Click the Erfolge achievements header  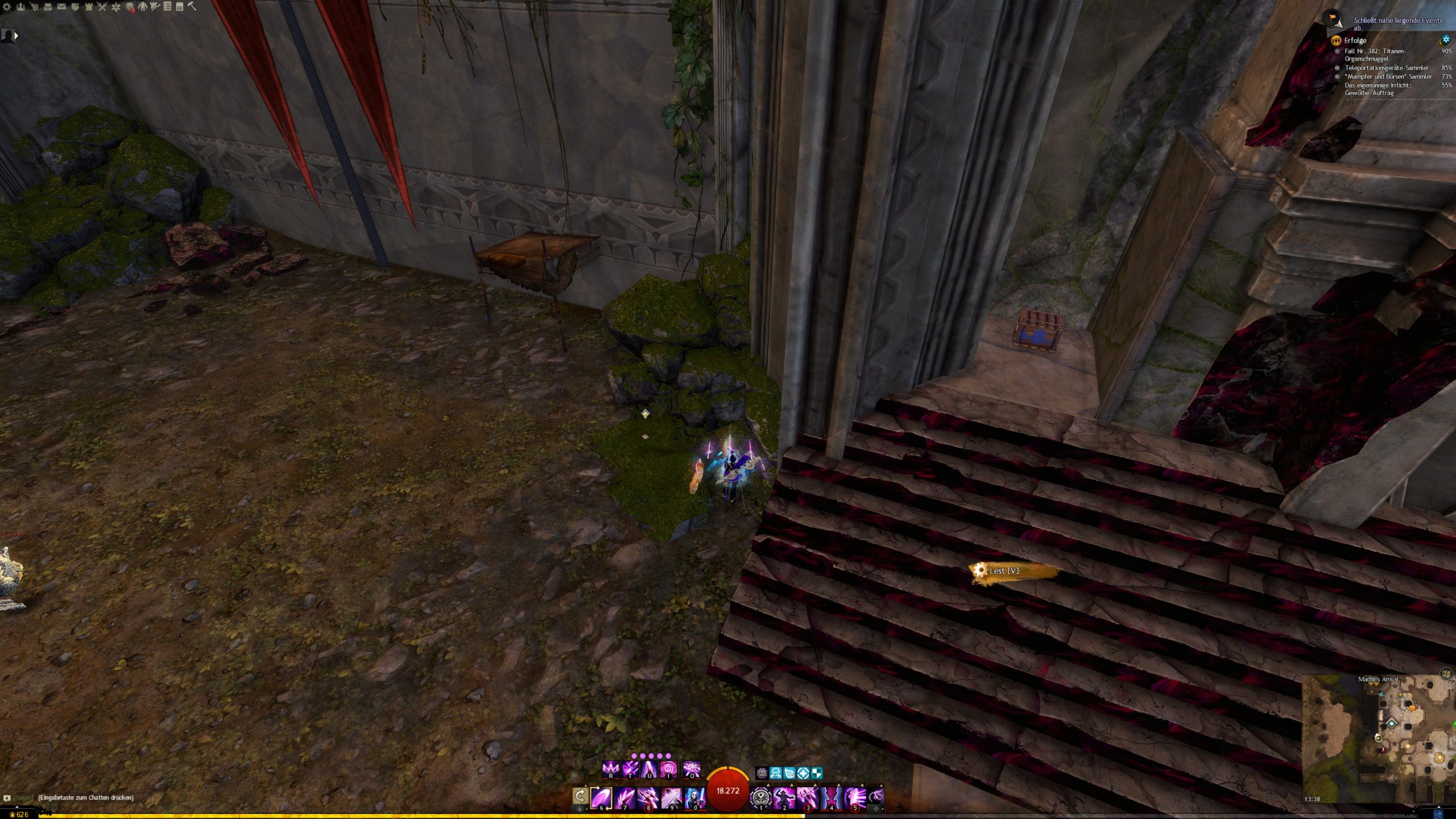click(1355, 40)
